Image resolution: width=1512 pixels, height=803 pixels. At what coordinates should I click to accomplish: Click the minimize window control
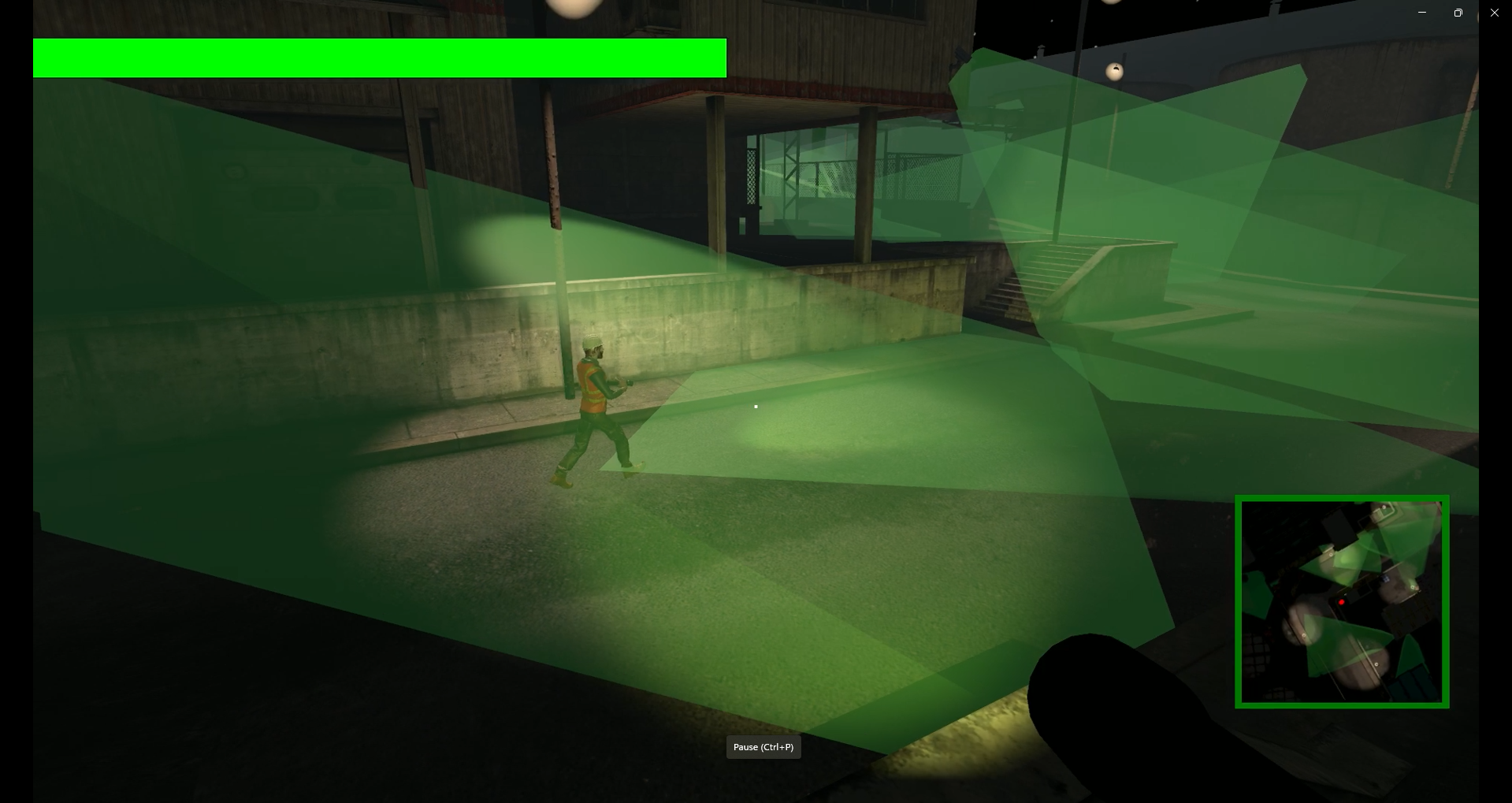(1422, 13)
